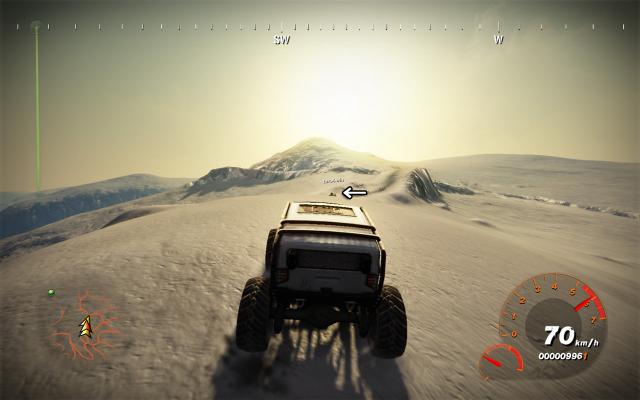The width and height of the screenshot is (640, 400).
Task: Click the SW heading on the compass bar
Action: [282, 41]
